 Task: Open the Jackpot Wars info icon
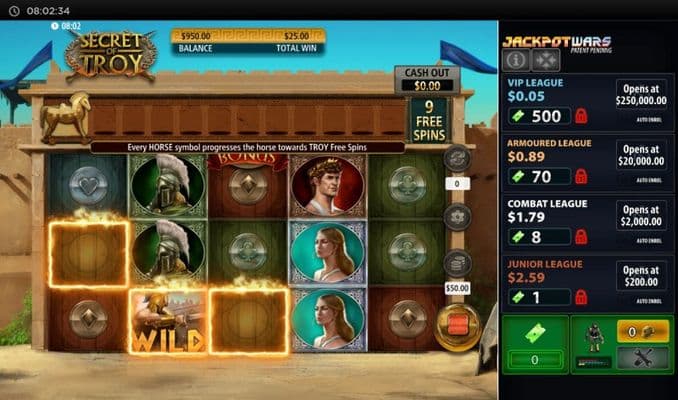(516, 59)
